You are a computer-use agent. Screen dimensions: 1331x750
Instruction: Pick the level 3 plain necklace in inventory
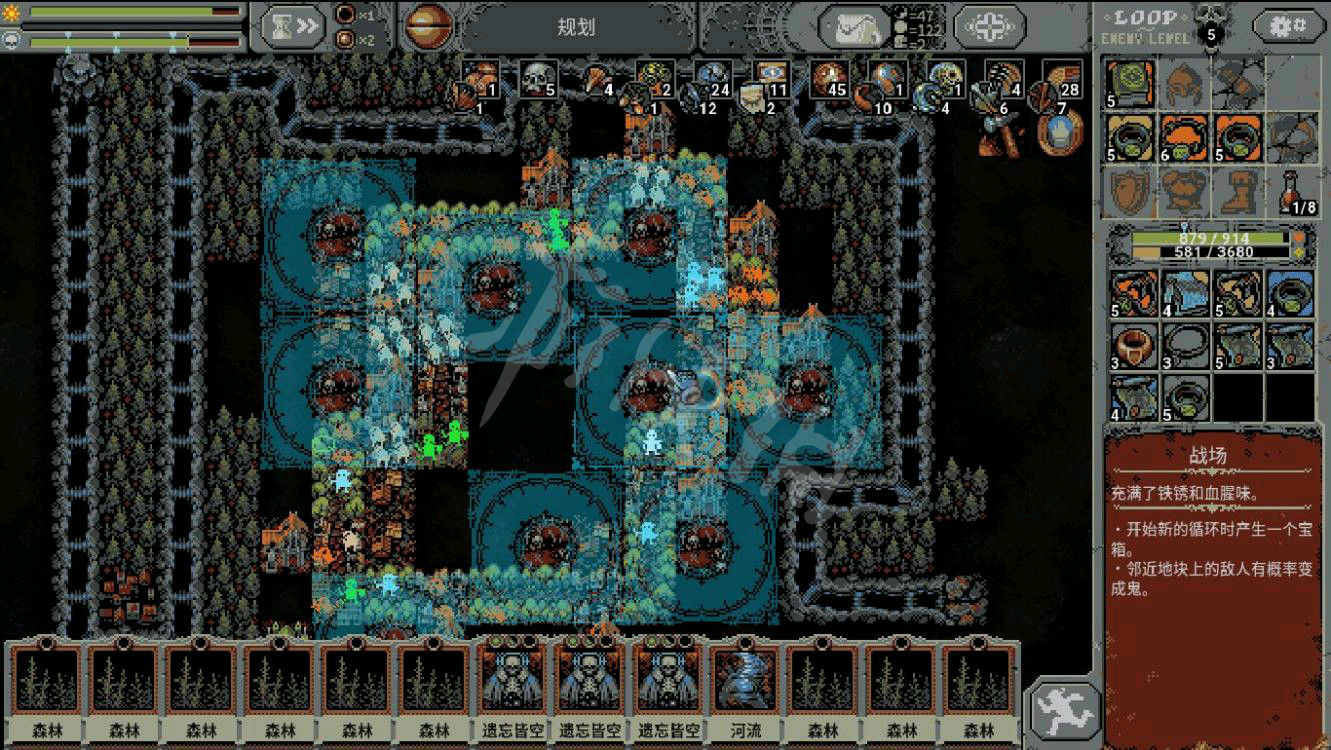(1185, 345)
